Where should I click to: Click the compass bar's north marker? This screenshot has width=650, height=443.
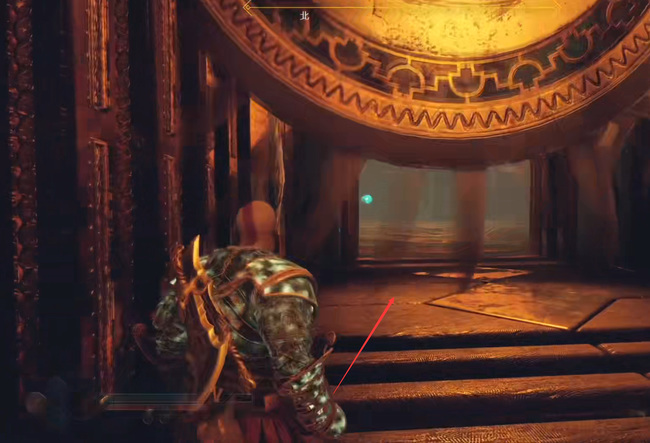tap(305, 16)
